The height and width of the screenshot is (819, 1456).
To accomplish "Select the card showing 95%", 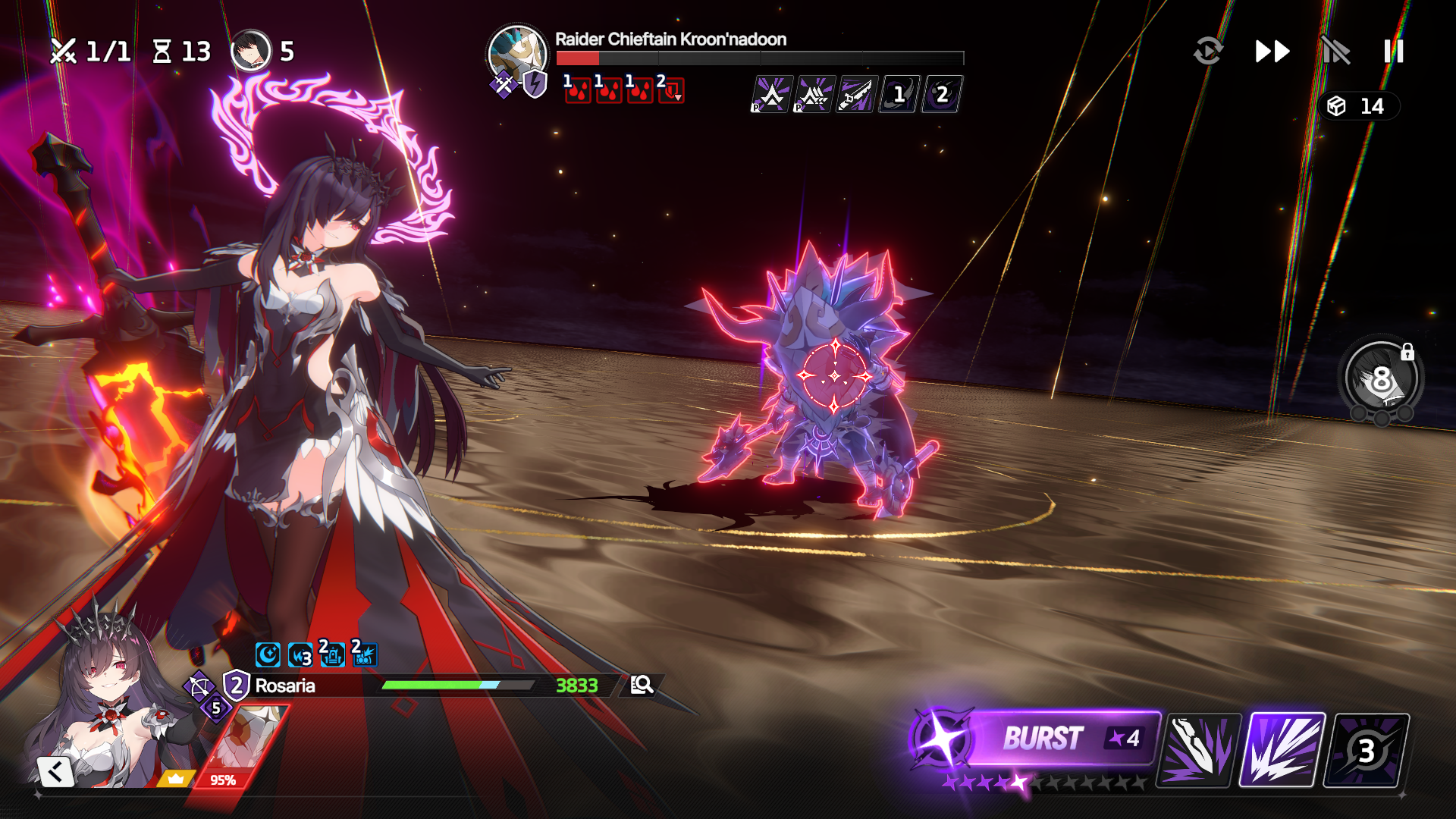I will click(241, 747).
